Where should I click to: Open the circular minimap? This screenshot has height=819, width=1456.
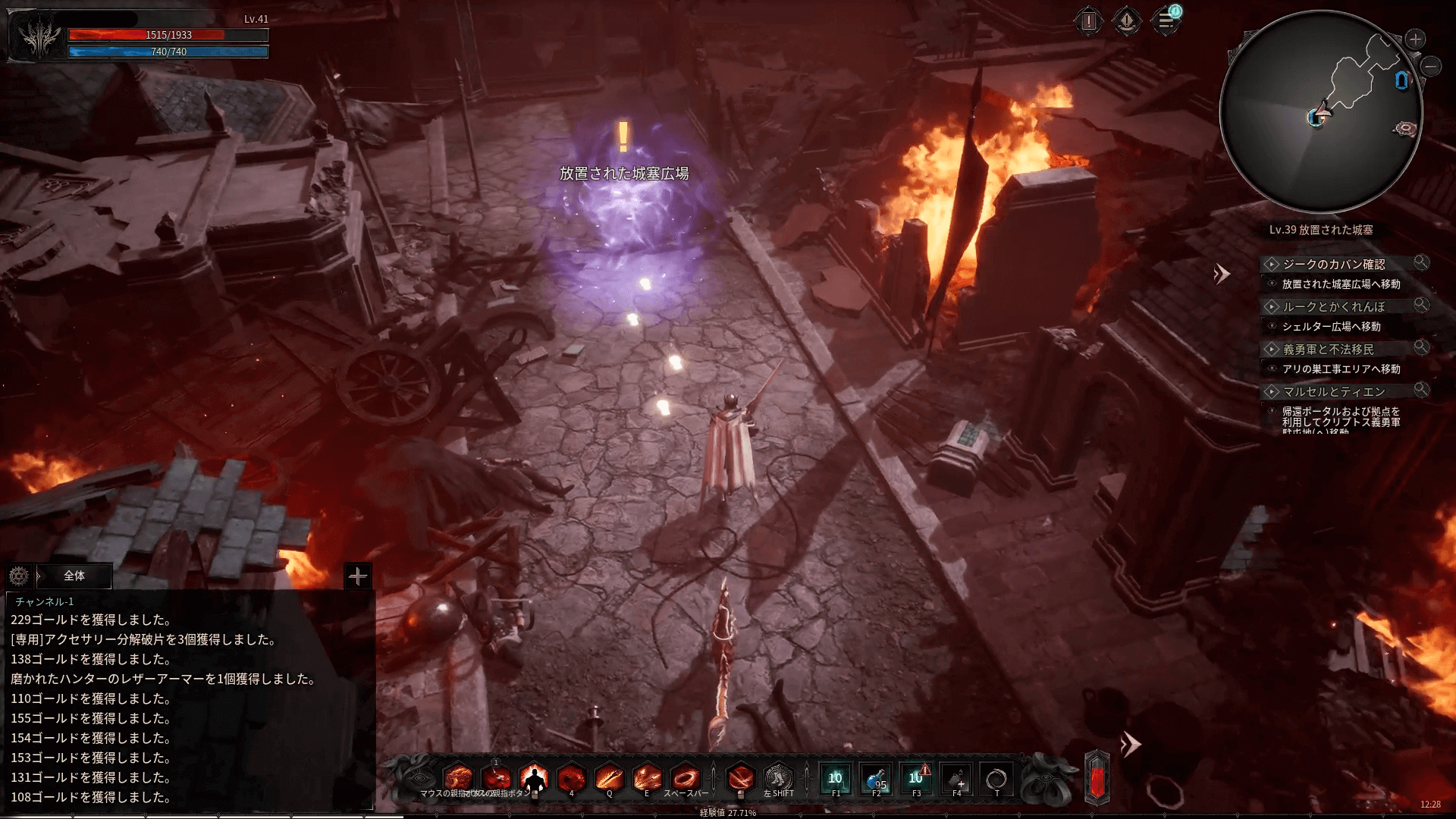(1320, 111)
